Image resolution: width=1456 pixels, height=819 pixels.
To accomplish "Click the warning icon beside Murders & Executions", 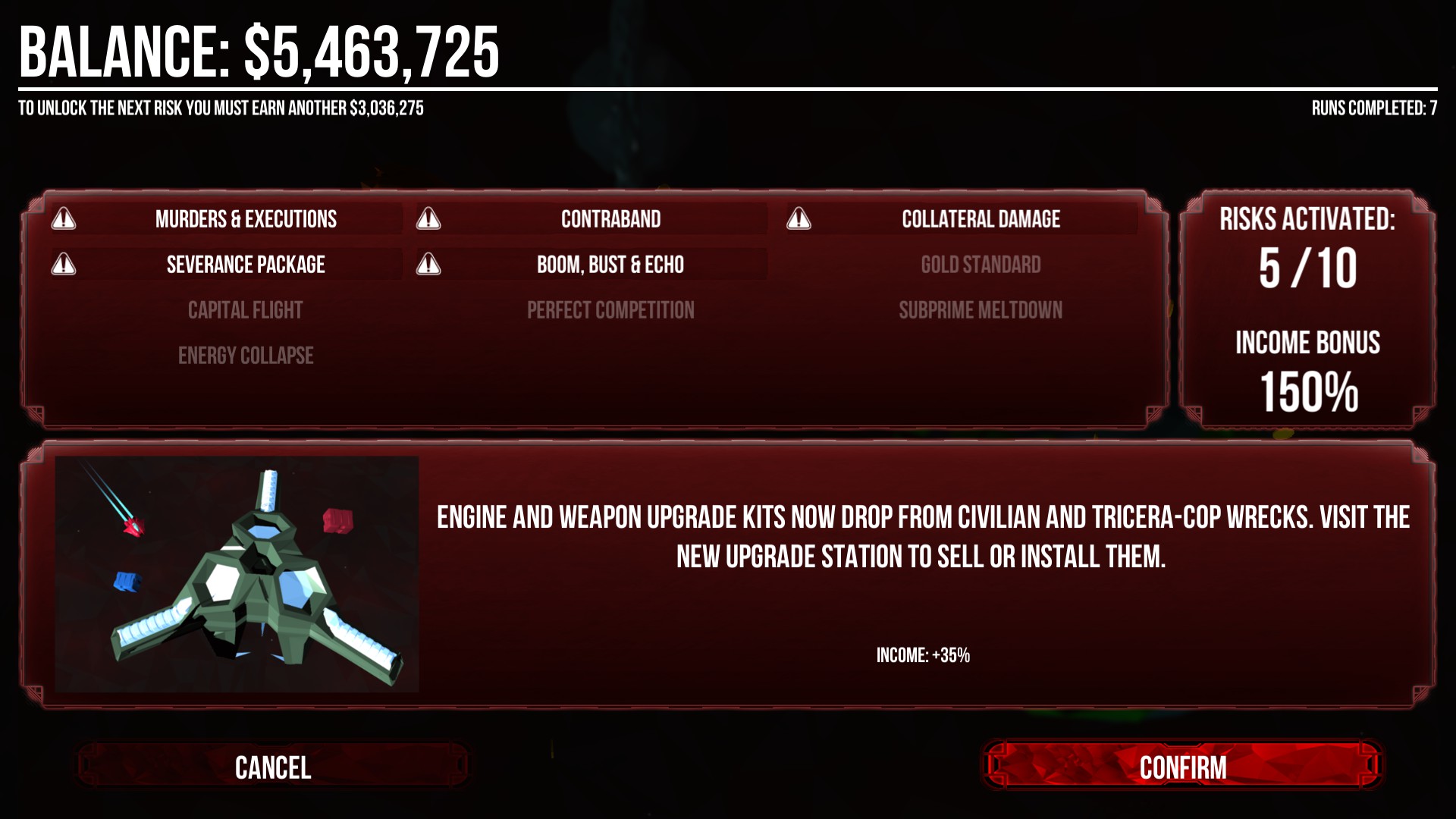I will point(64,220).
